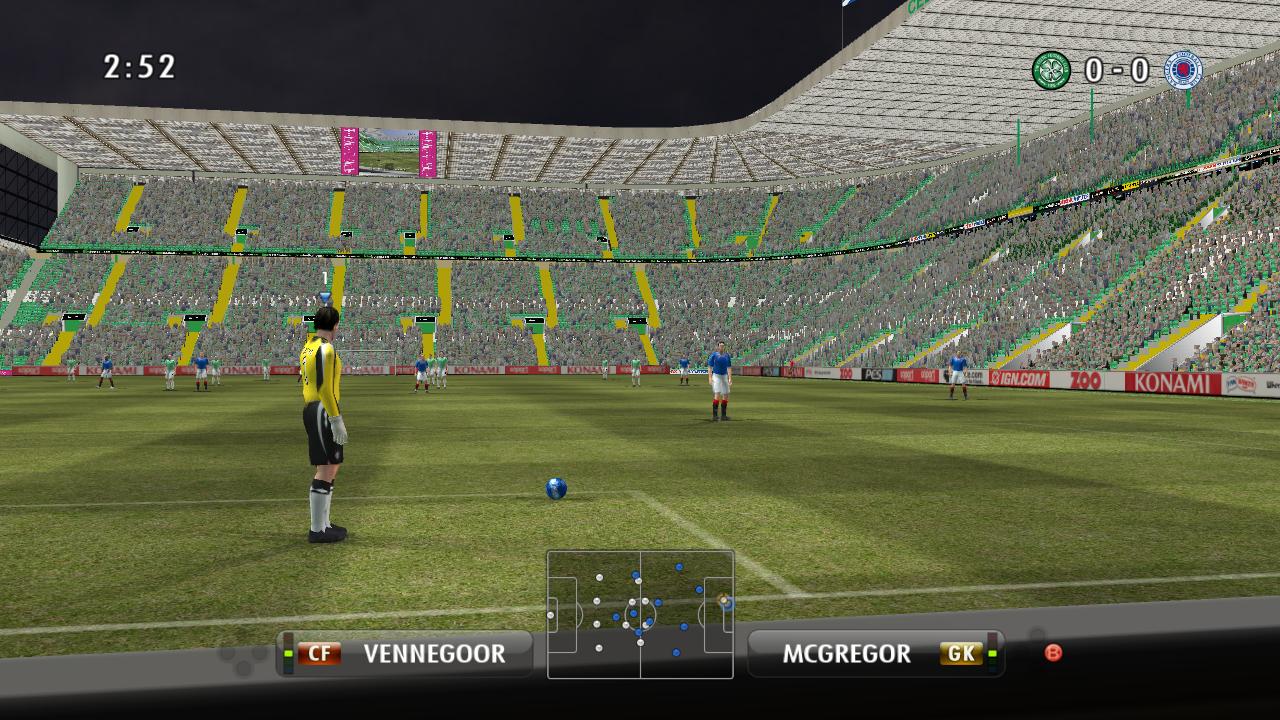Click the pitch radar minimap
Screen dimensions: 1280x720
pos(640,614)
